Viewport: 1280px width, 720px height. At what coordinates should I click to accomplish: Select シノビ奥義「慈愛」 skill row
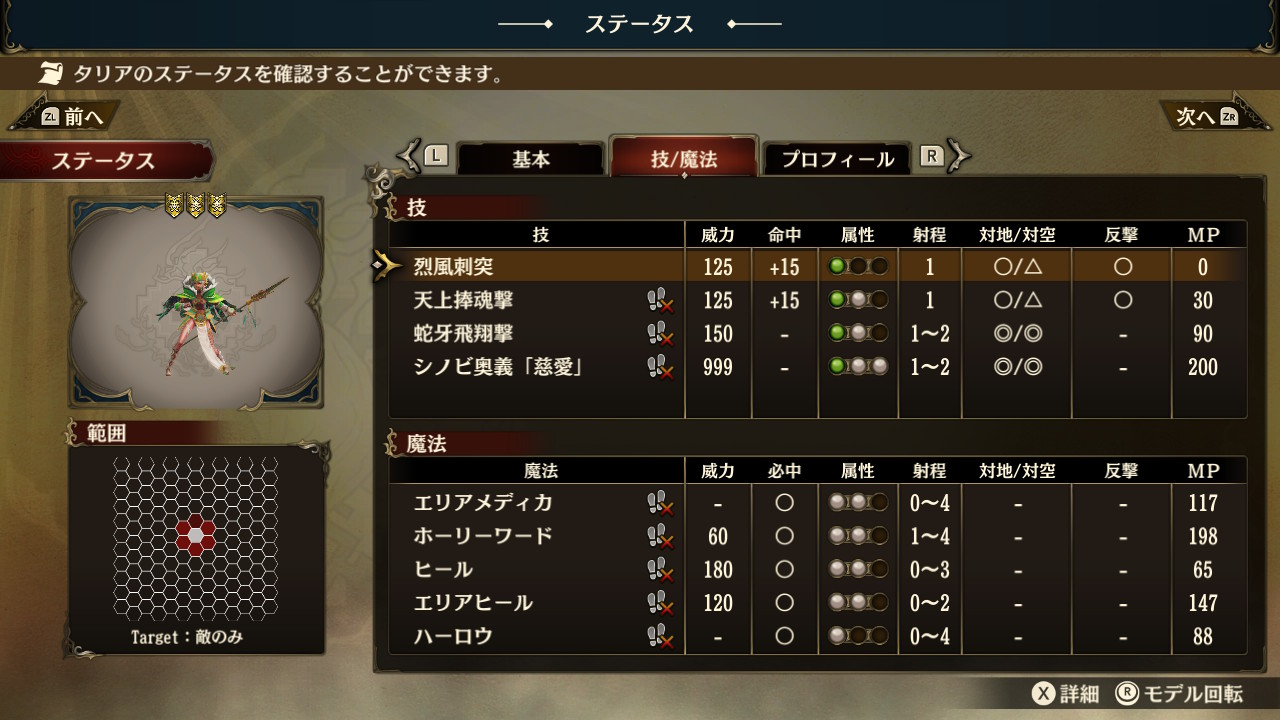click(x=498, y=367)
